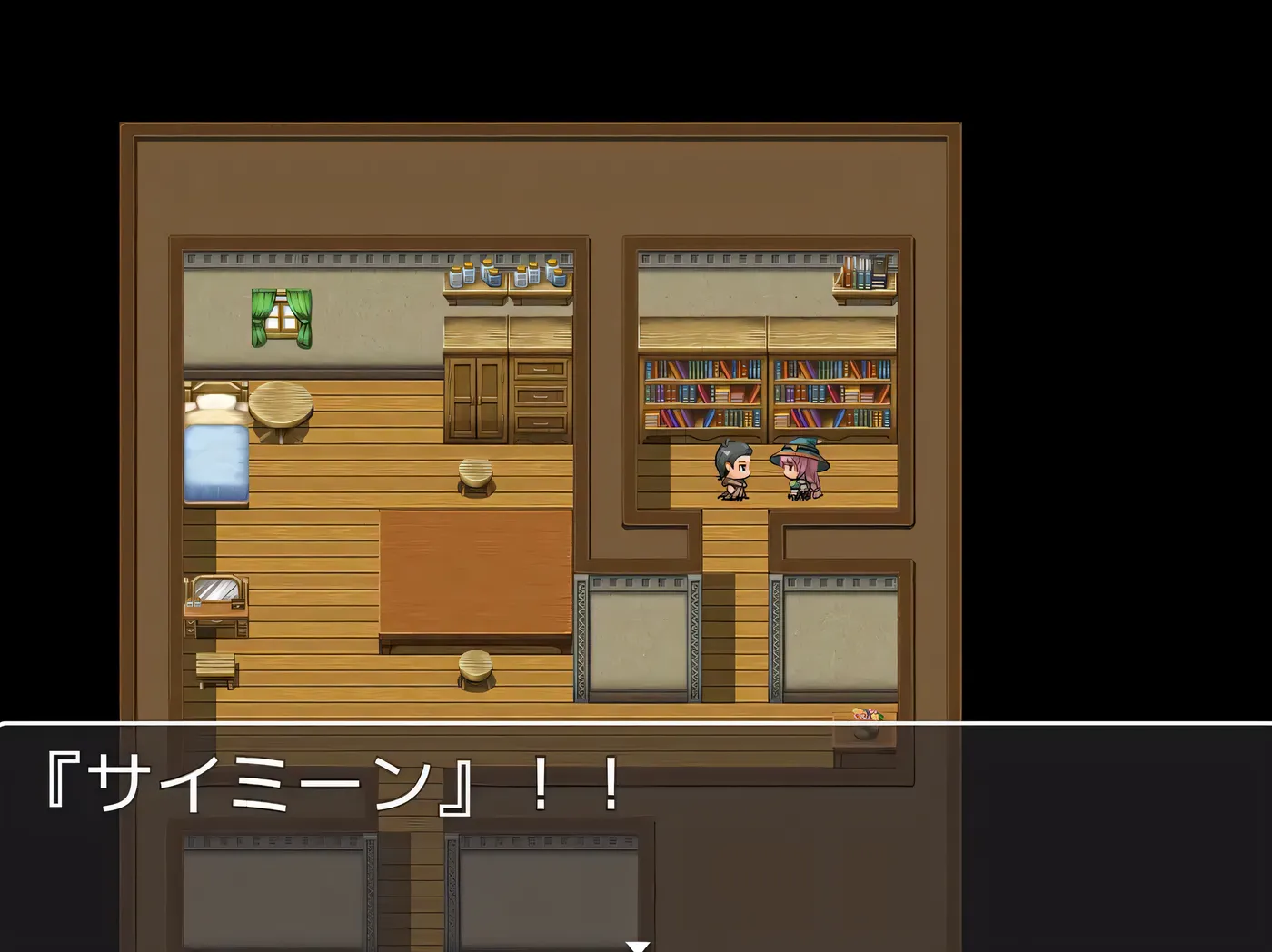Click the advance-dialogue arrow at screen bottom
The height and width of the screenshot is (952, 1272).
[636, 945]
